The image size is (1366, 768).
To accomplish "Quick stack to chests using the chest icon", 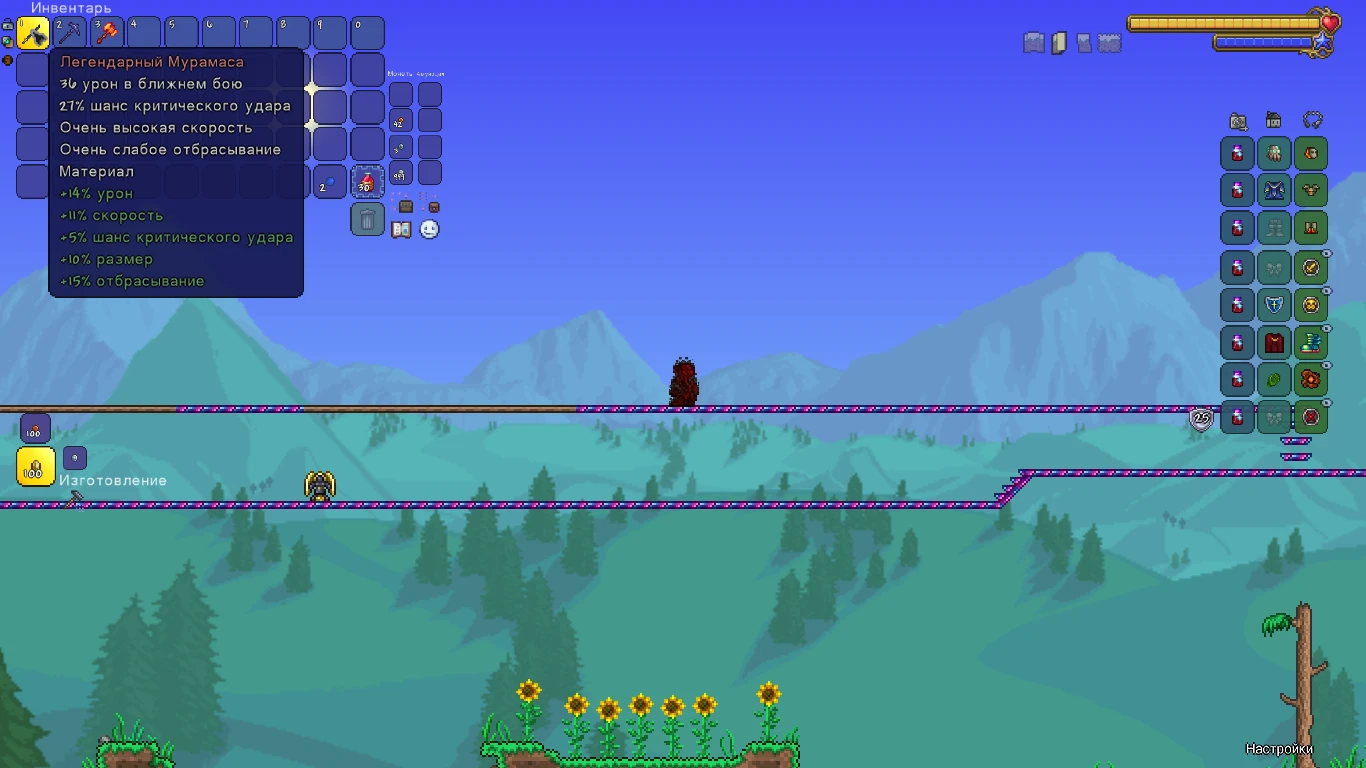I will pos(406,207).
